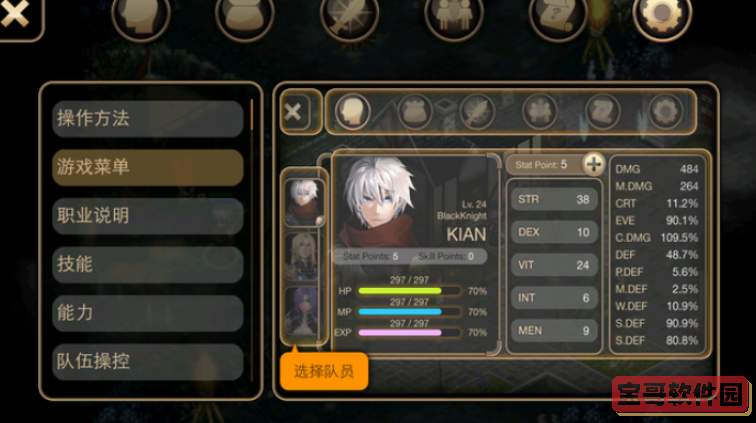Viewport: 756px width, 423px height.
Task: Open the character head icon in the top bar
Action: [140, 16]
